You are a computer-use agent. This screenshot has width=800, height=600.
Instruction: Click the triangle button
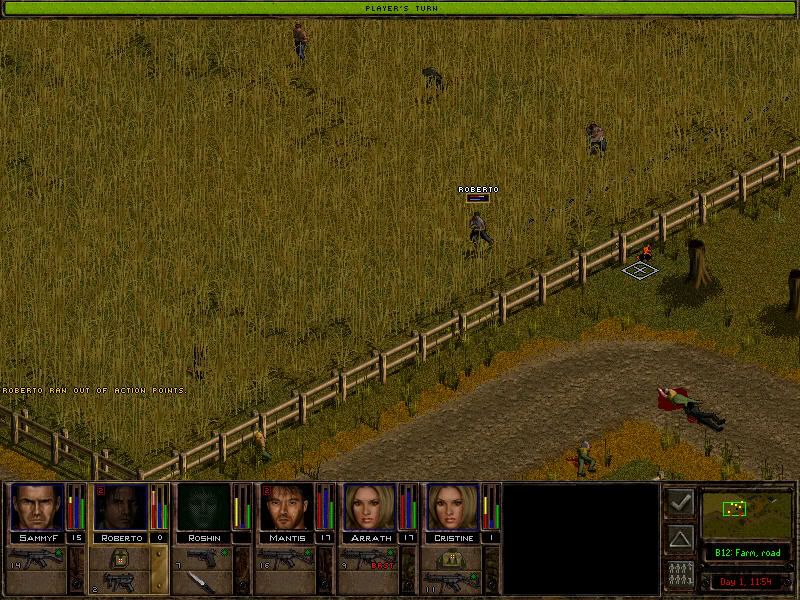679,539
